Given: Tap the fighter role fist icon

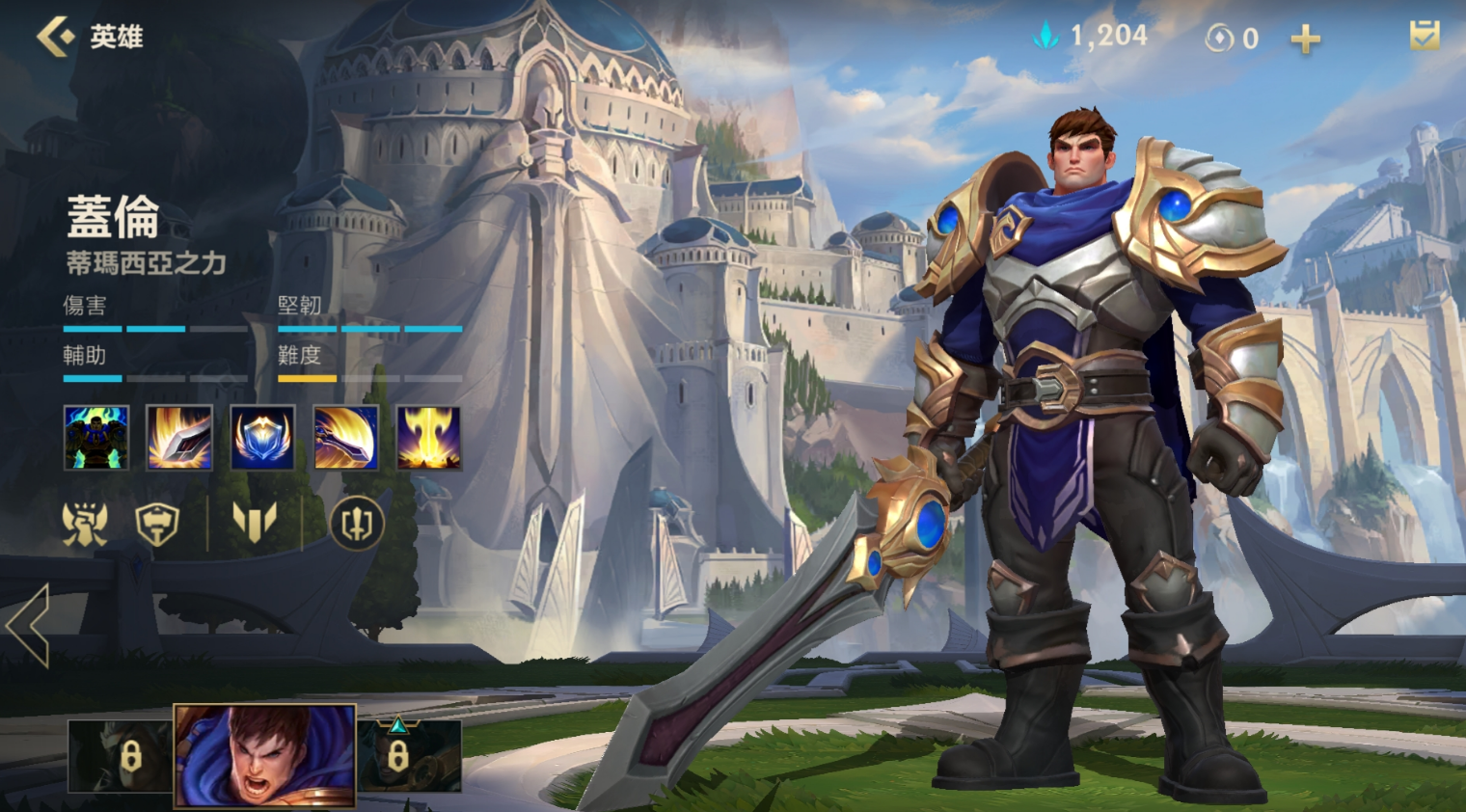Looking at the screenshot, I should [x=85, y=524].
